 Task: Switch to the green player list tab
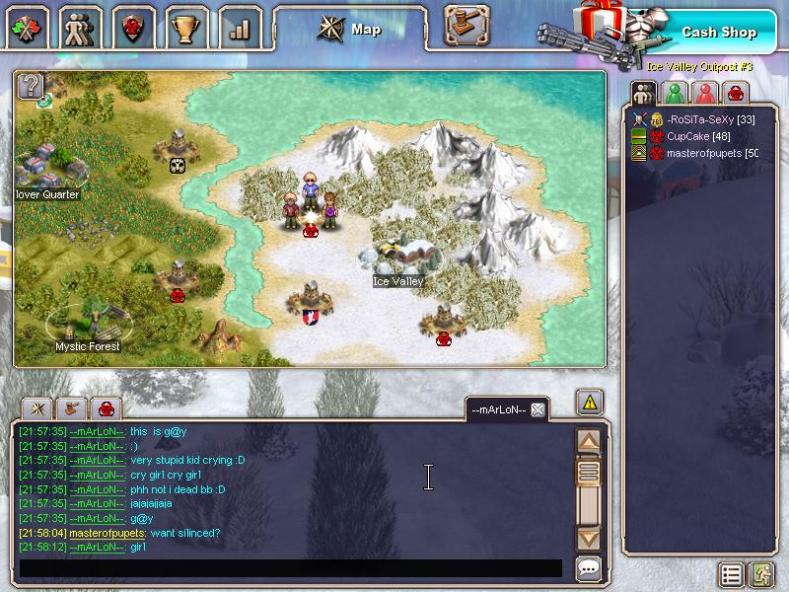pos(675,94)
